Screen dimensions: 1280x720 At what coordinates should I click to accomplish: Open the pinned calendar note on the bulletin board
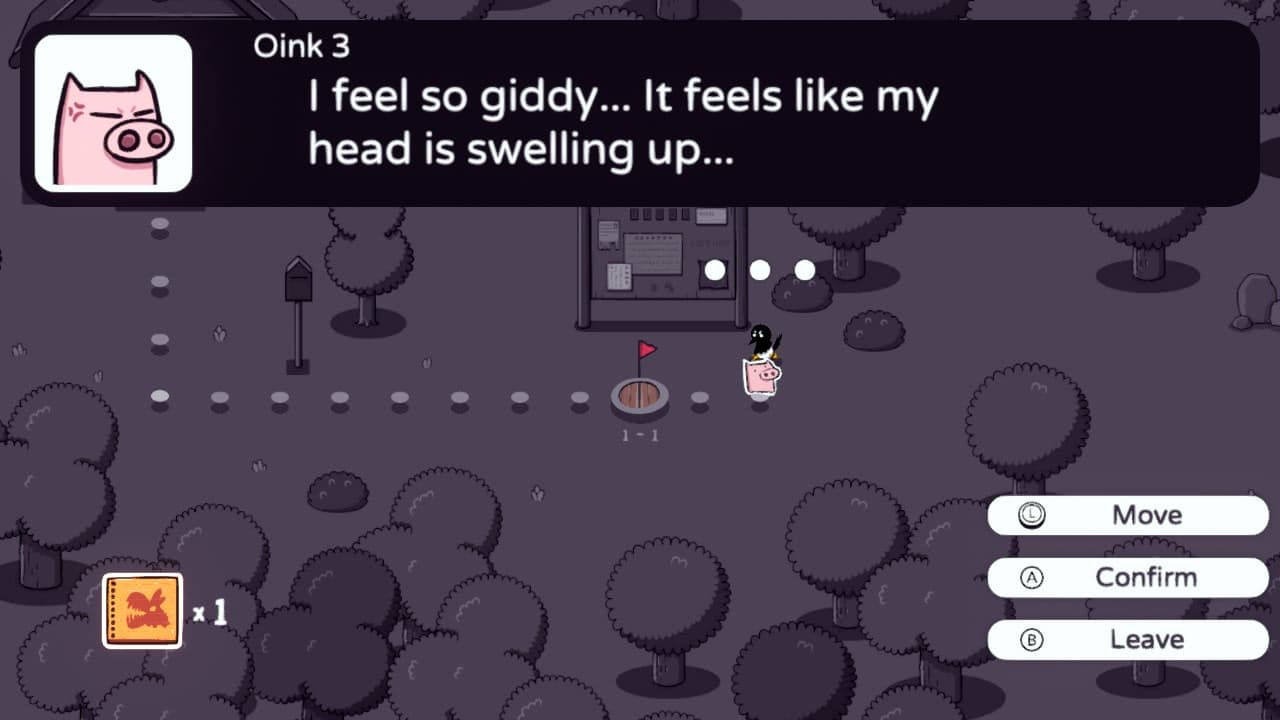click(653, 254)
